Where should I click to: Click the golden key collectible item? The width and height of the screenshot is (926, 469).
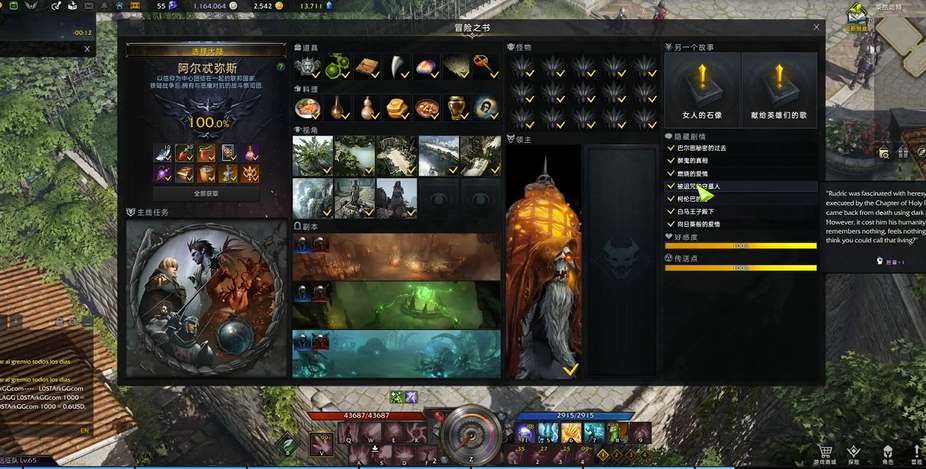[486, 66]
